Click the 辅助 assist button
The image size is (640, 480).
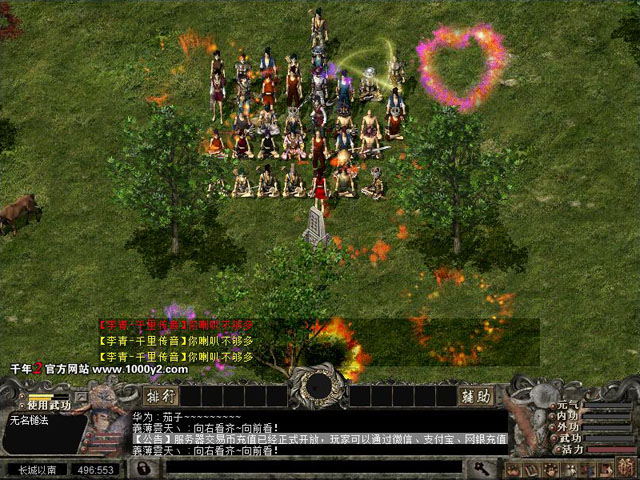476,396
